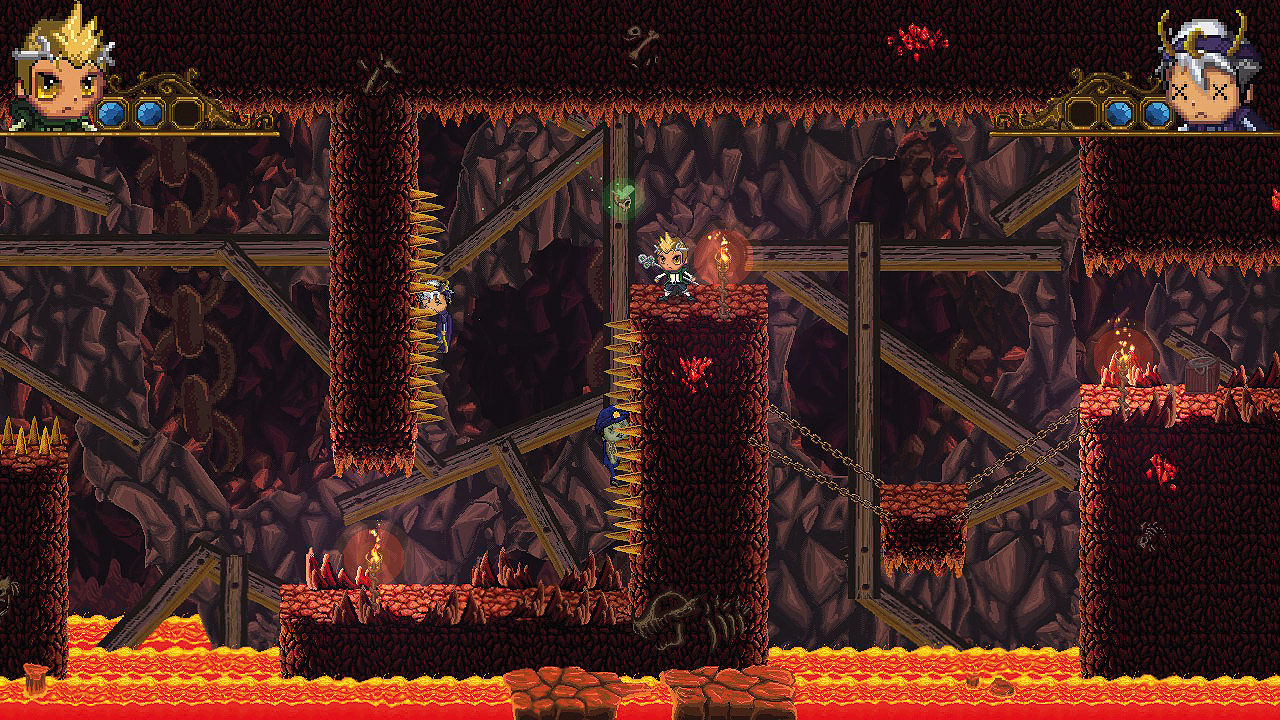Click the blond-haired player portrait
This screenshot has height=720, width=1280.
(60, 72)
